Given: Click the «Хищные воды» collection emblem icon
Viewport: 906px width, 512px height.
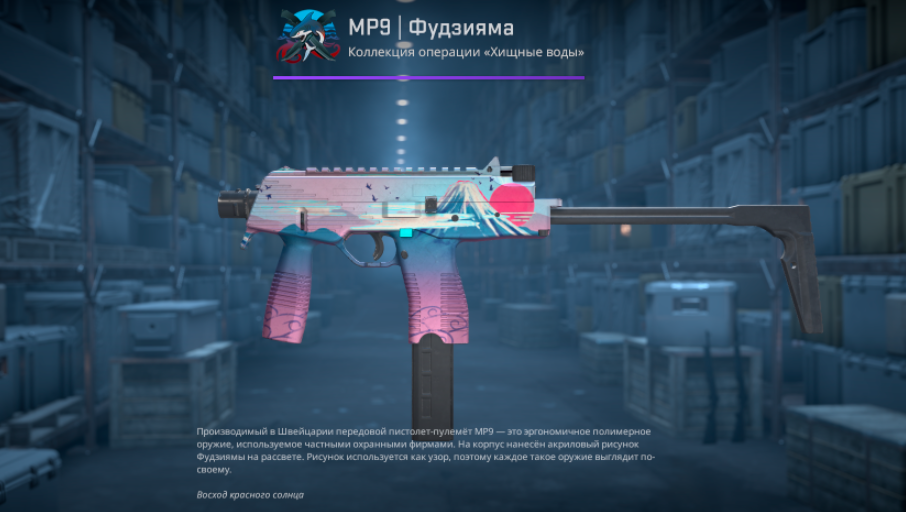Looking at the screenshot, I should 307,36.
